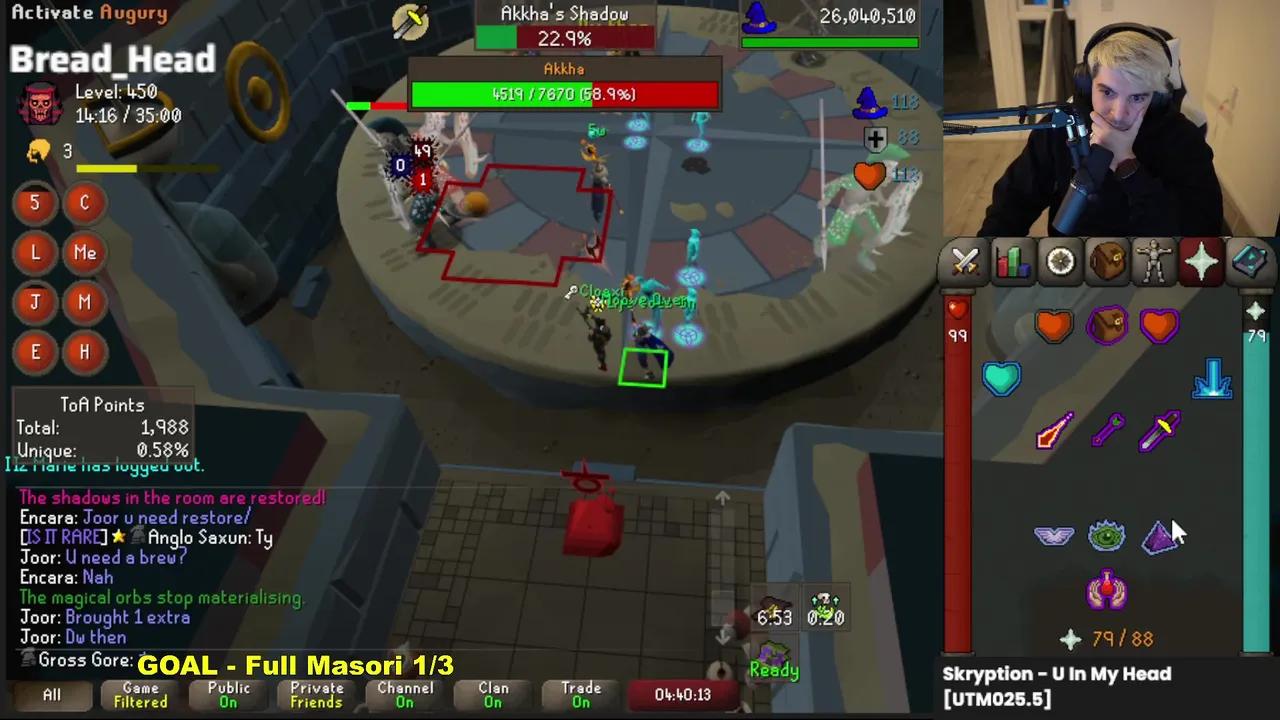1280x720 pixels.
Task: Select the All chat tab
Action: 51,694
